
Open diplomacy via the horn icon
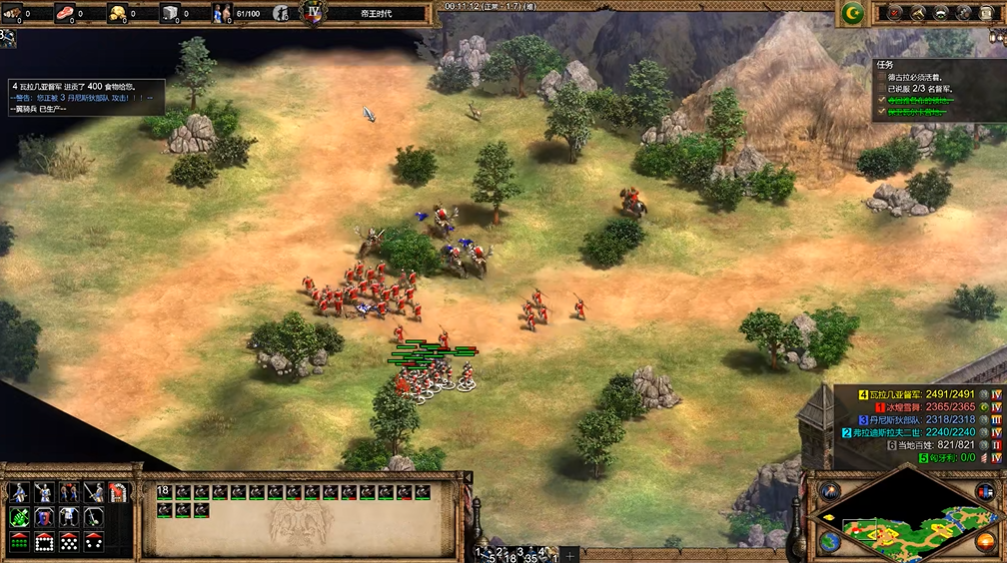[x=915, y=13]
